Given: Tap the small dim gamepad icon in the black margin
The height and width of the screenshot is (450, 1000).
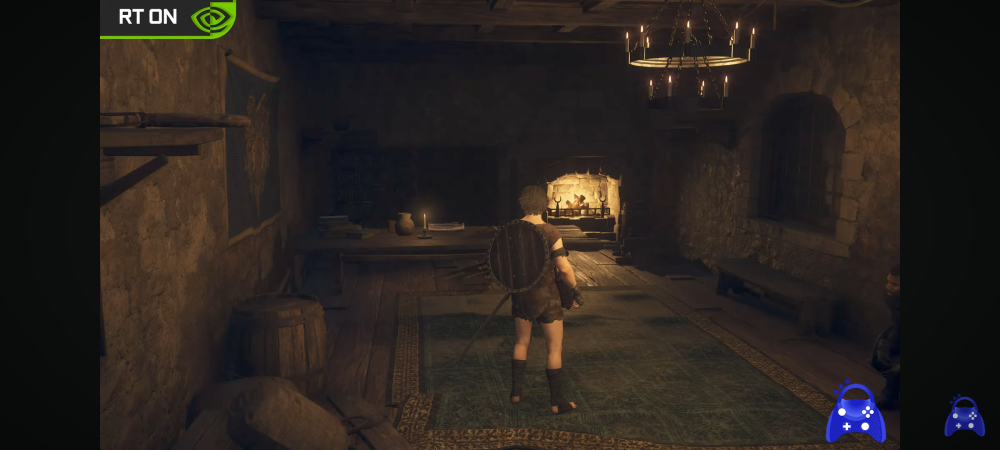Looking at the screenshot, I should coord(964,417).
